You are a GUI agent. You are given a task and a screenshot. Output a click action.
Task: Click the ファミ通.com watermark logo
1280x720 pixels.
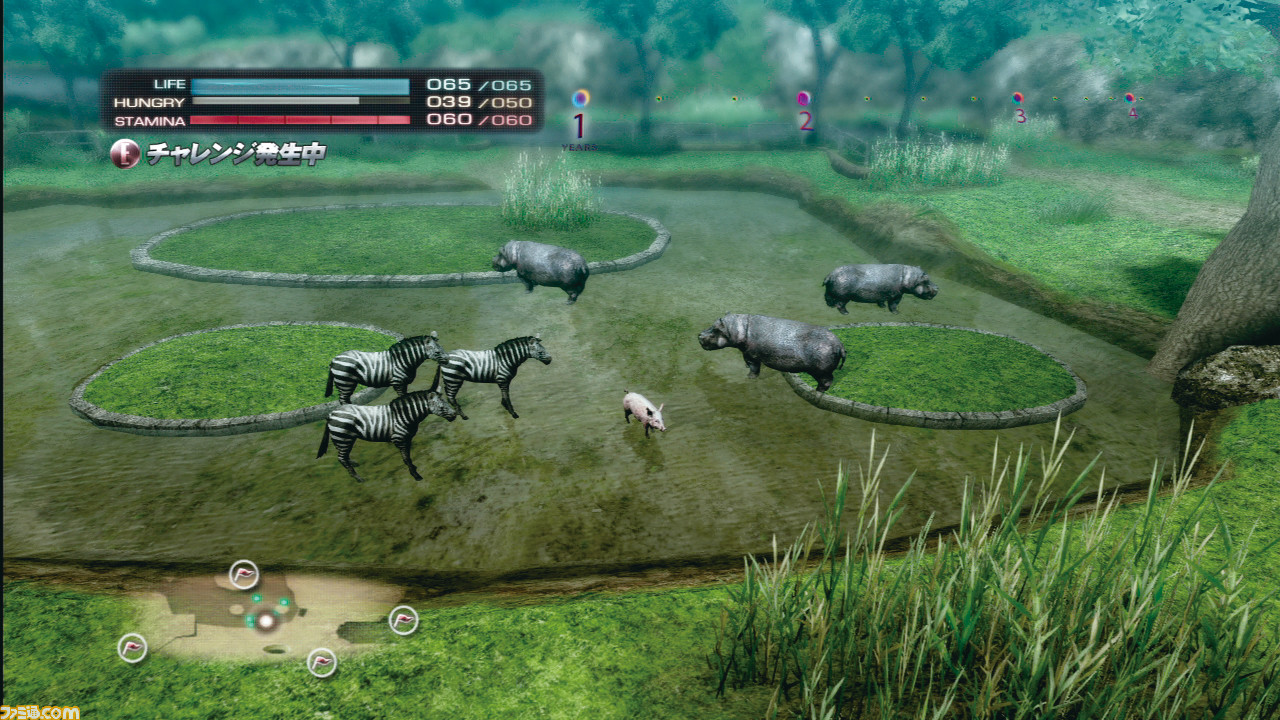40,711
